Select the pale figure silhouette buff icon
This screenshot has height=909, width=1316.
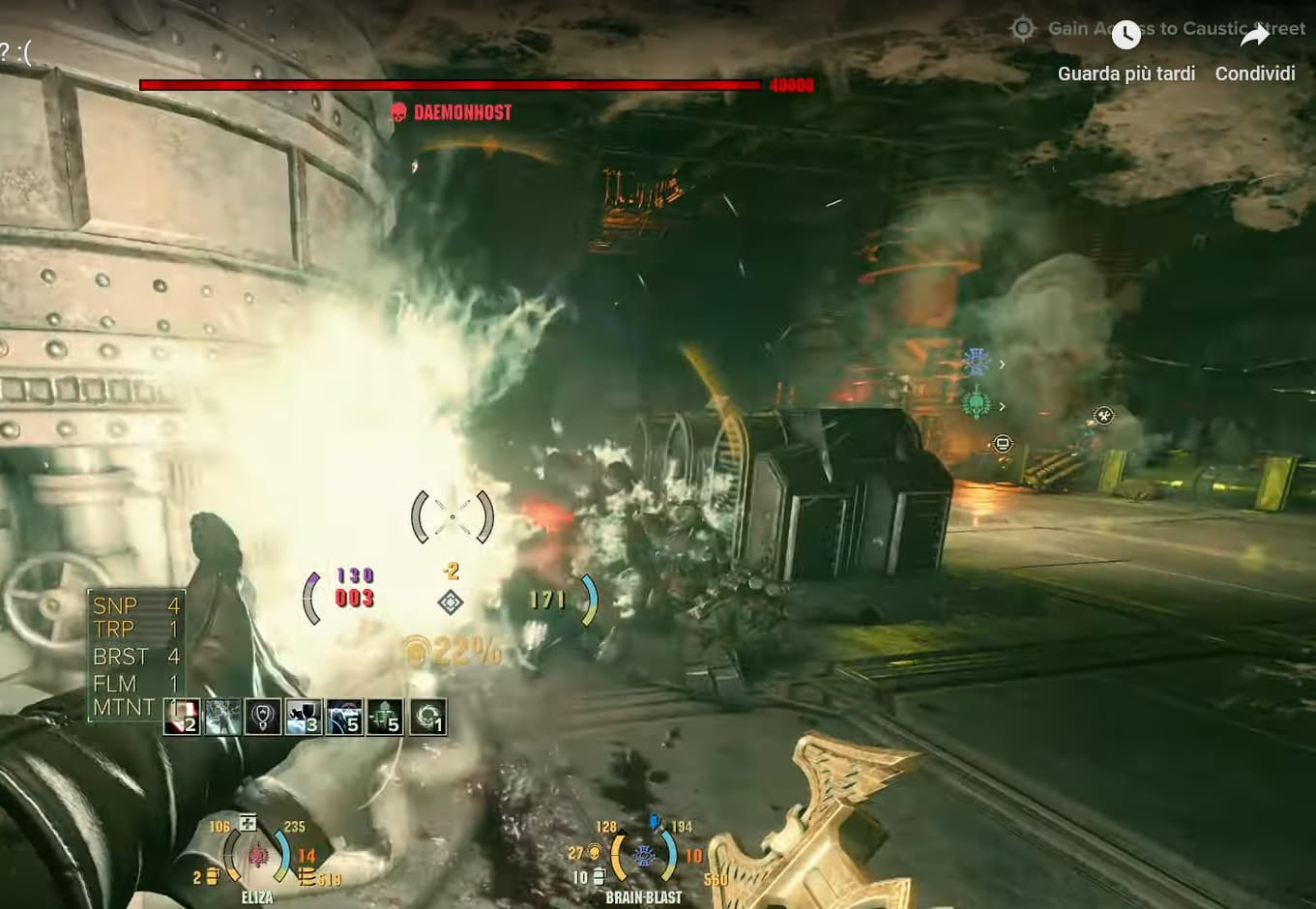pyautogui.click(x=222, y=718)
